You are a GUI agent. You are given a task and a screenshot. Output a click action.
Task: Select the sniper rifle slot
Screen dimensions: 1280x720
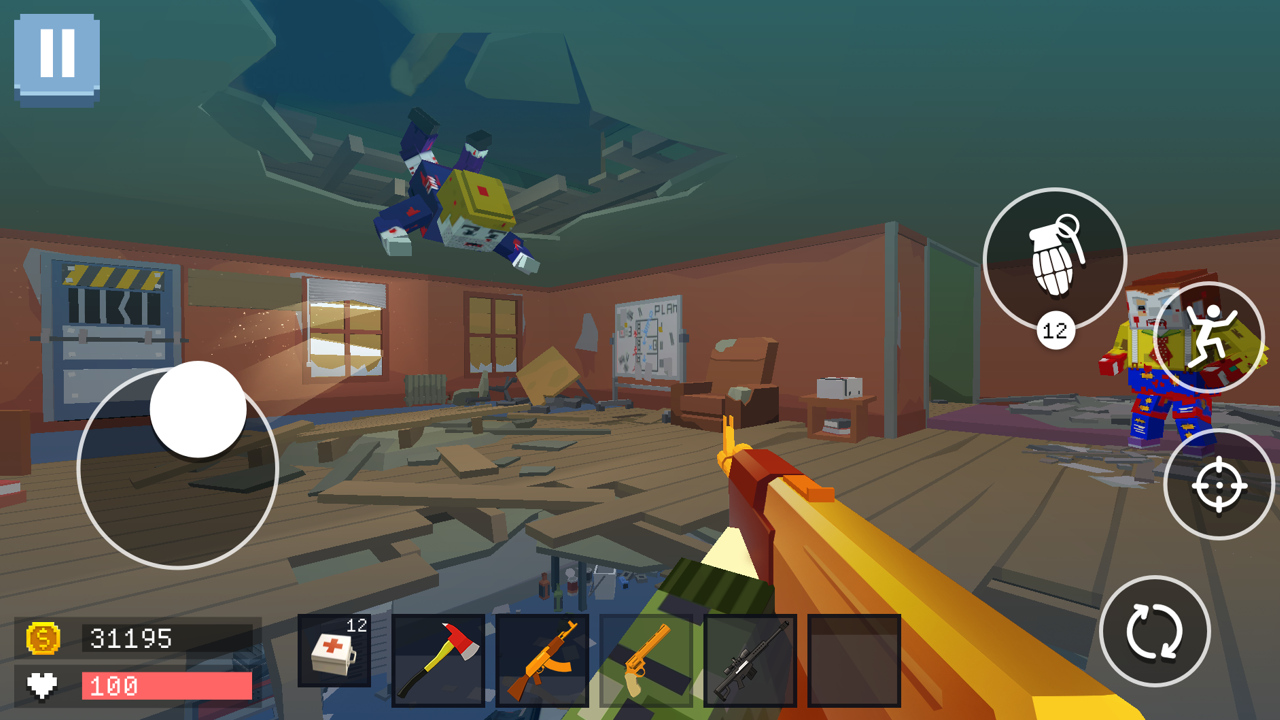[x=748, y=660]
